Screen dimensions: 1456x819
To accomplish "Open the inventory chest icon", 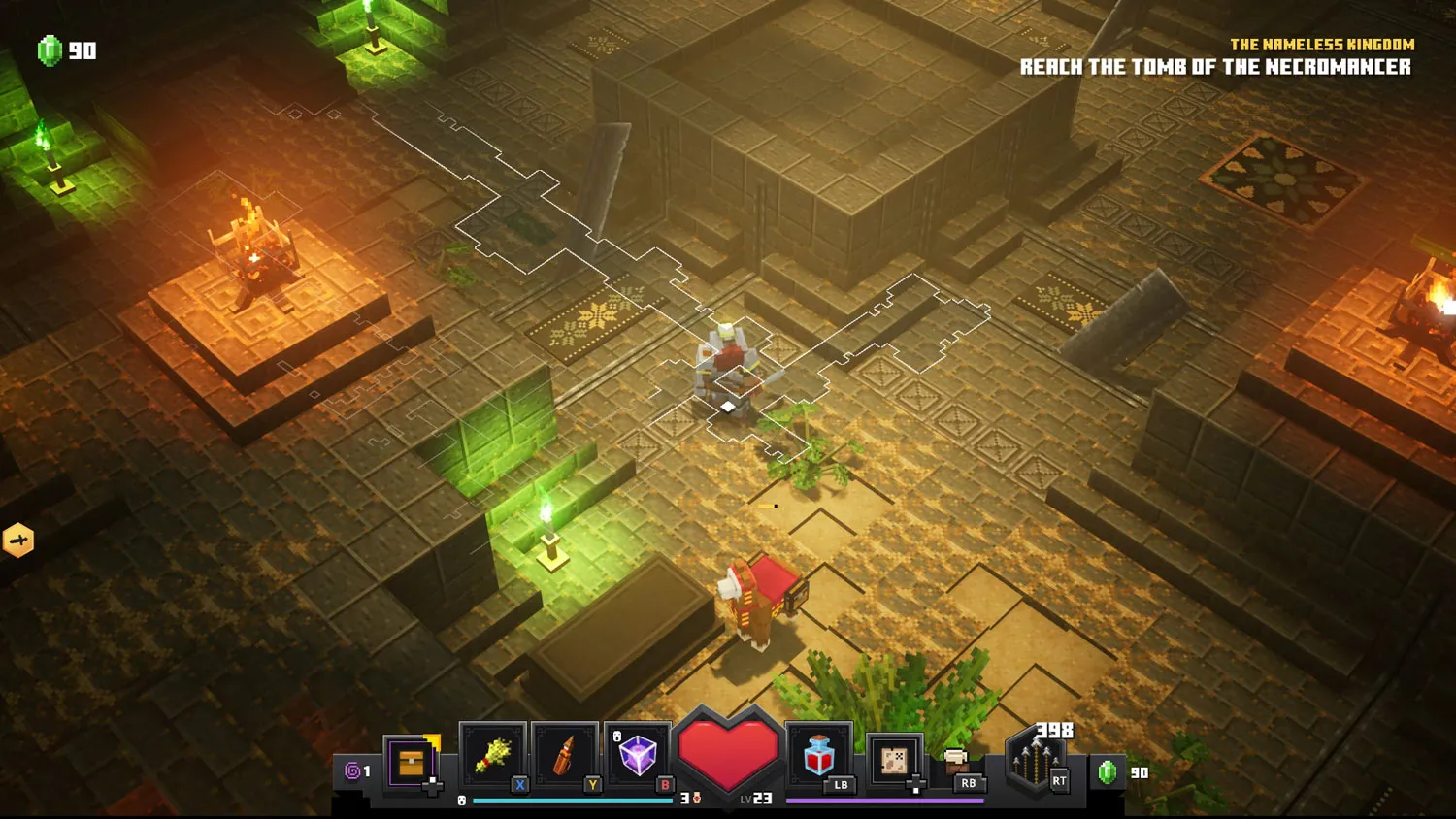I will pyautogui.click(x=412, y=763).
